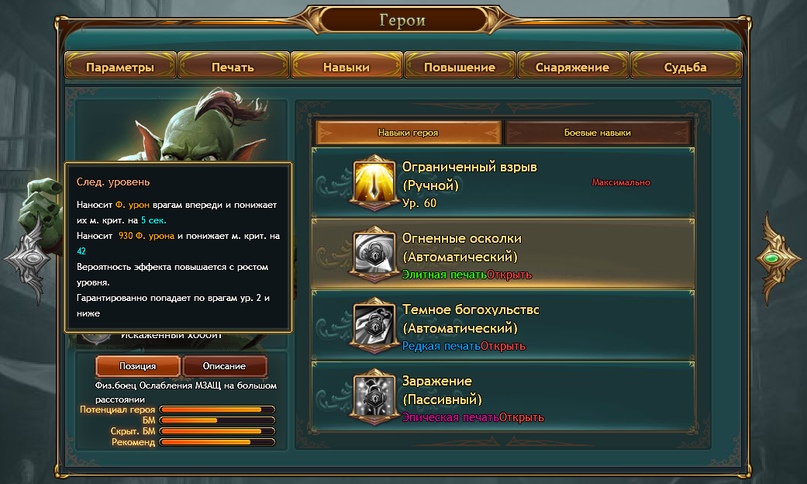
Task: Show the Судьба tab
Action: (686, 67)
